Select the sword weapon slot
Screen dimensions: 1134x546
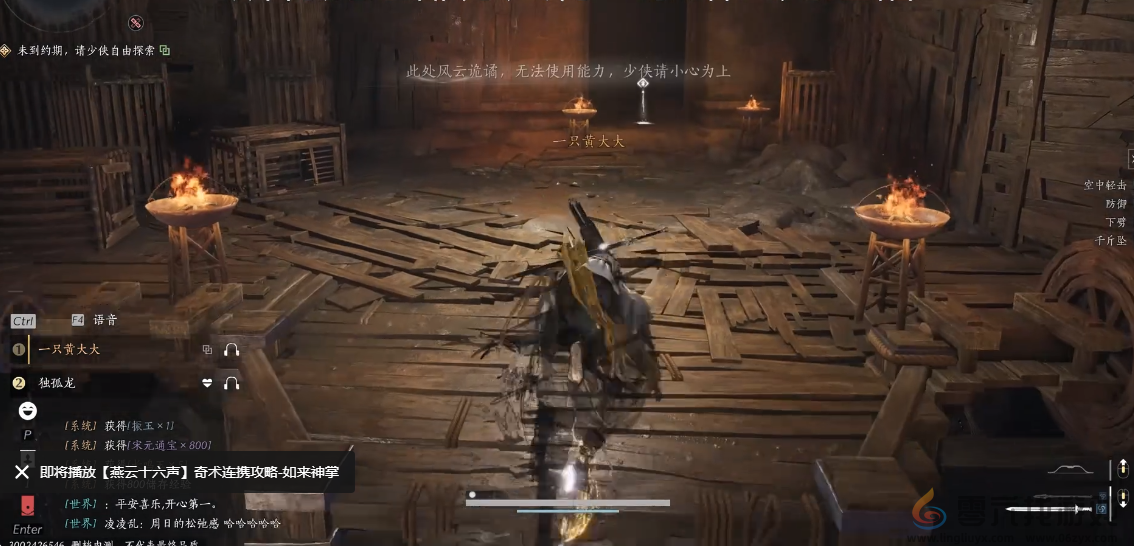1068,496
